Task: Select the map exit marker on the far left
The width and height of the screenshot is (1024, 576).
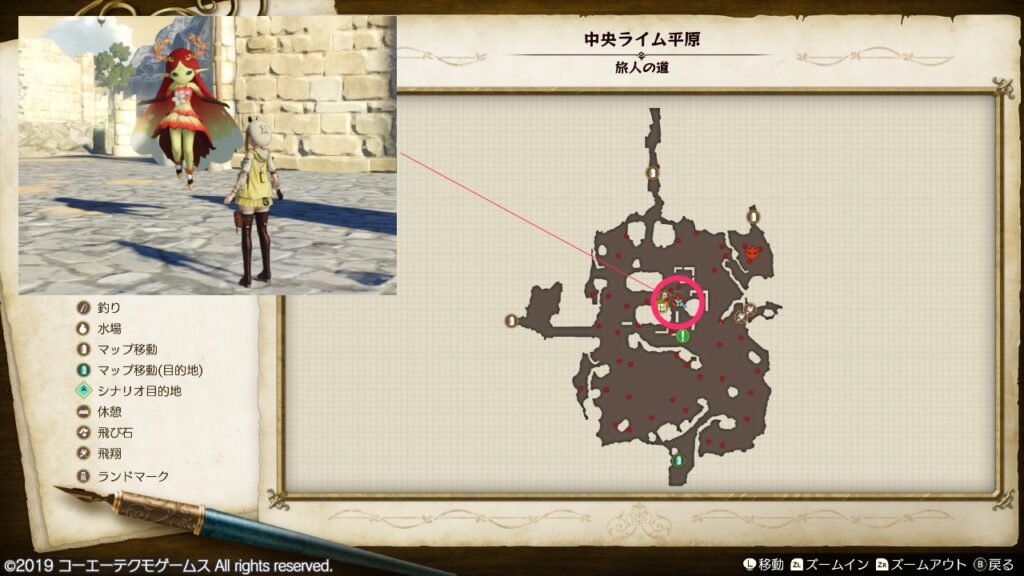Action: coord(512,321)
